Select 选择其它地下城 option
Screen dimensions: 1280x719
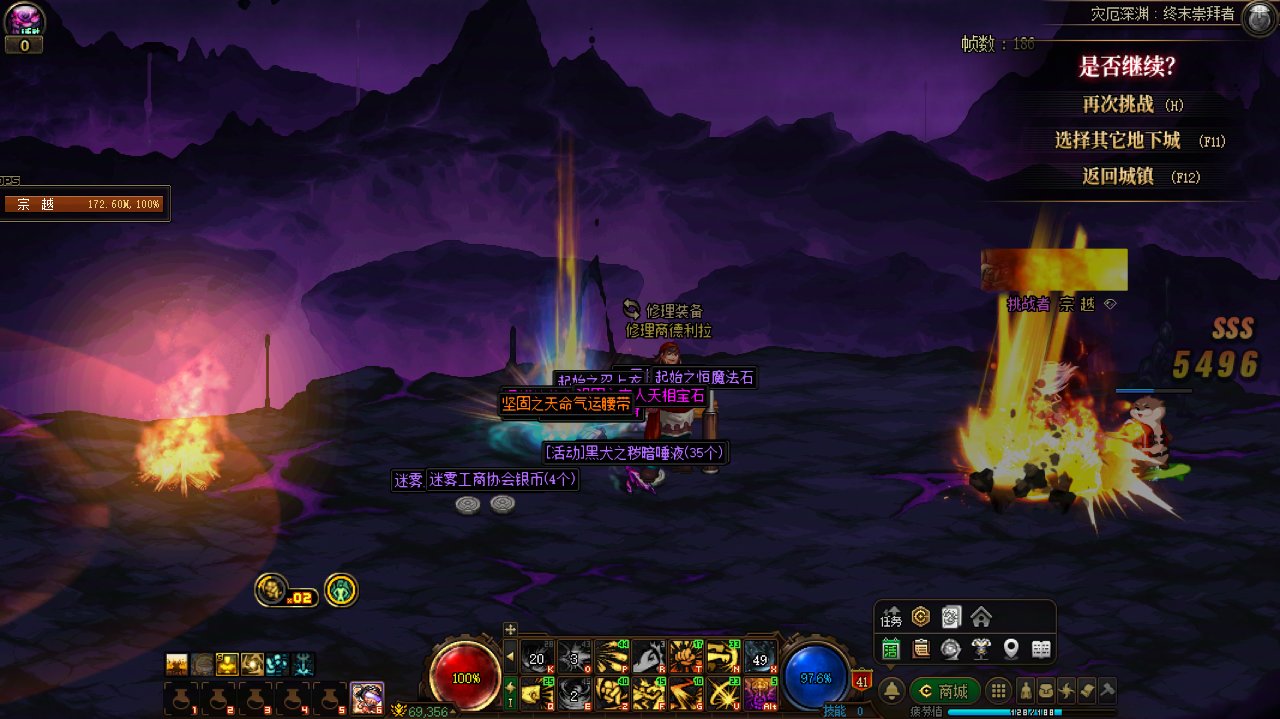tap(1117, 140)
